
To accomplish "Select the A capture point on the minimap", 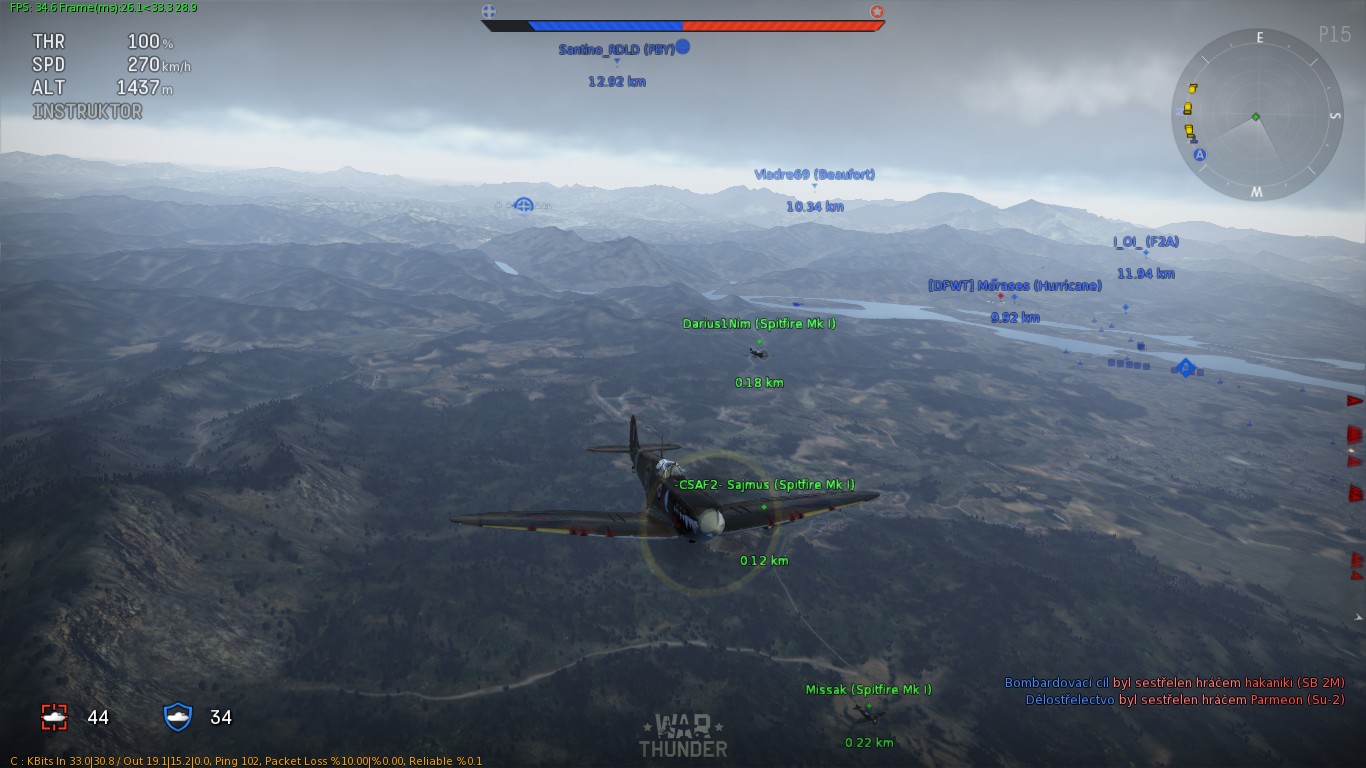I will coord(1200,155).
